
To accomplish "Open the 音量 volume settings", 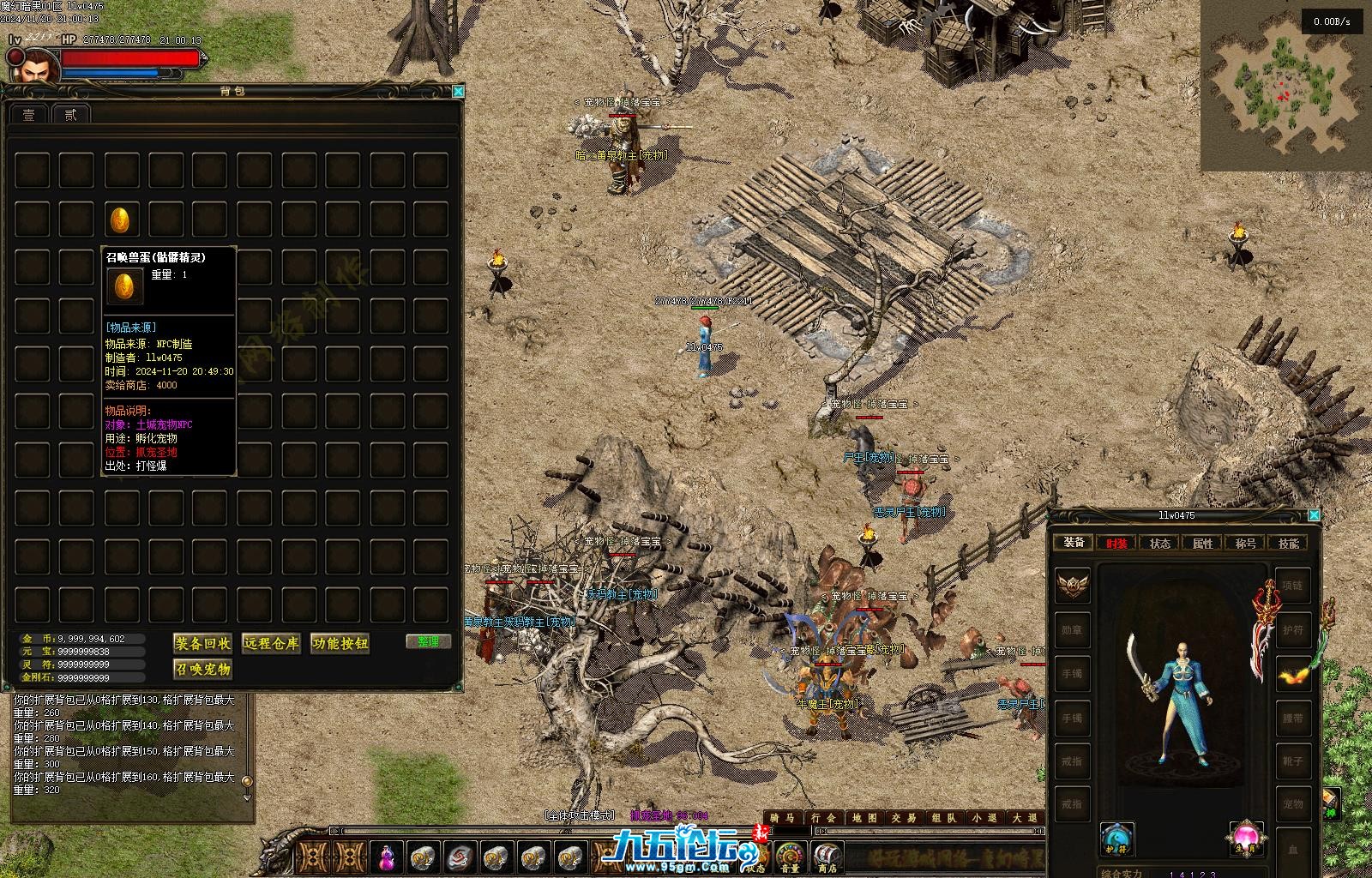I will [x=789, y=856].
